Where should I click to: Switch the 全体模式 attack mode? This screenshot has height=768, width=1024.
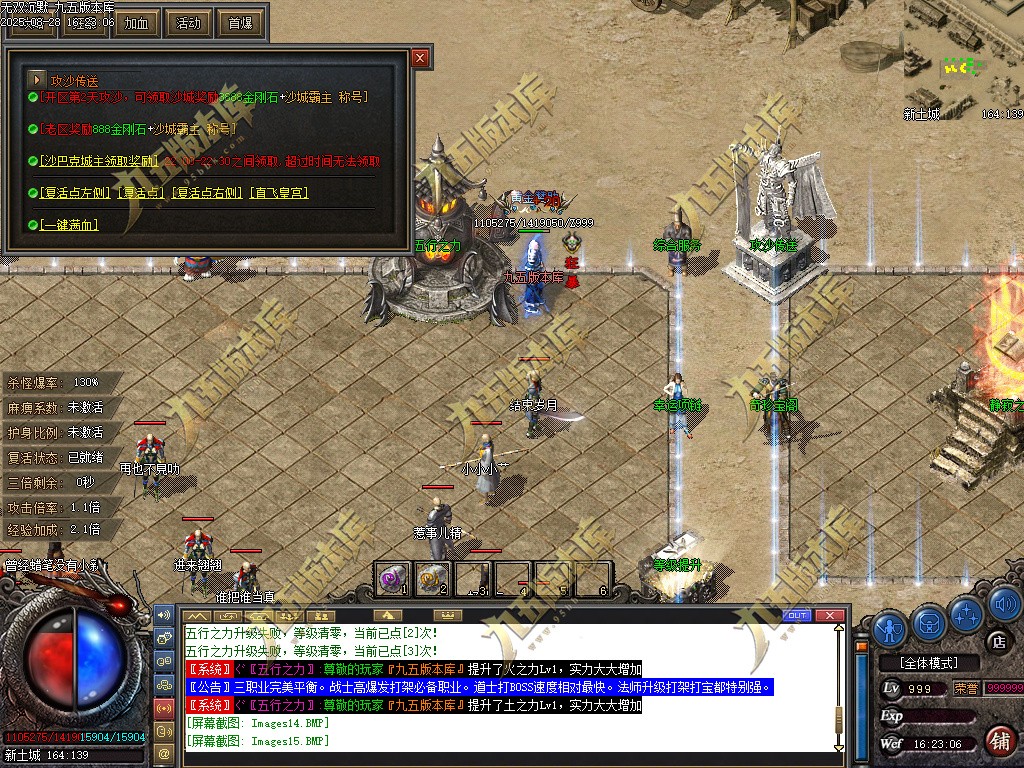[x=927, y=663]
